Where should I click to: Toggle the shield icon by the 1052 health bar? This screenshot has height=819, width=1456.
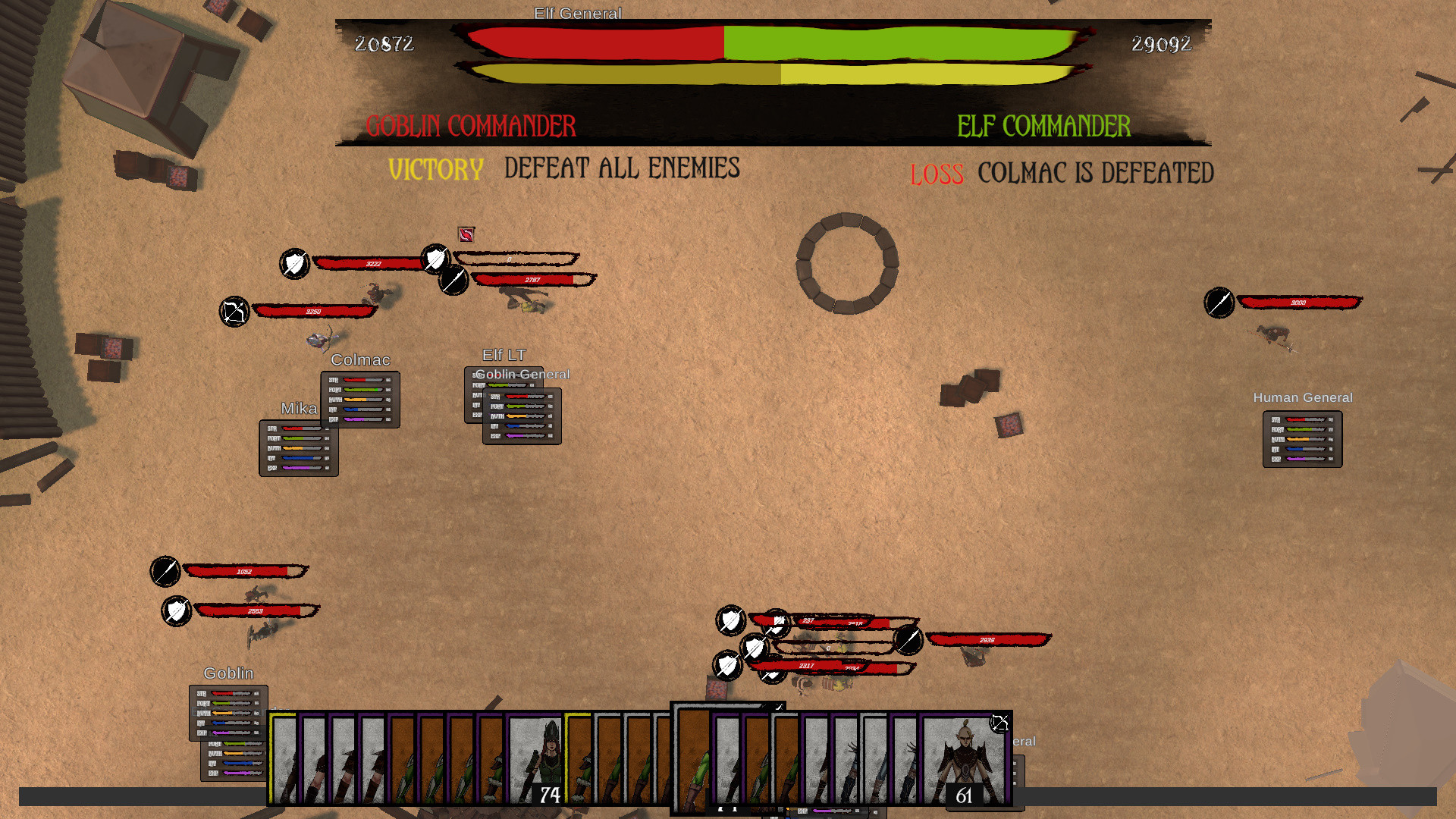click(x=165, y=573)
